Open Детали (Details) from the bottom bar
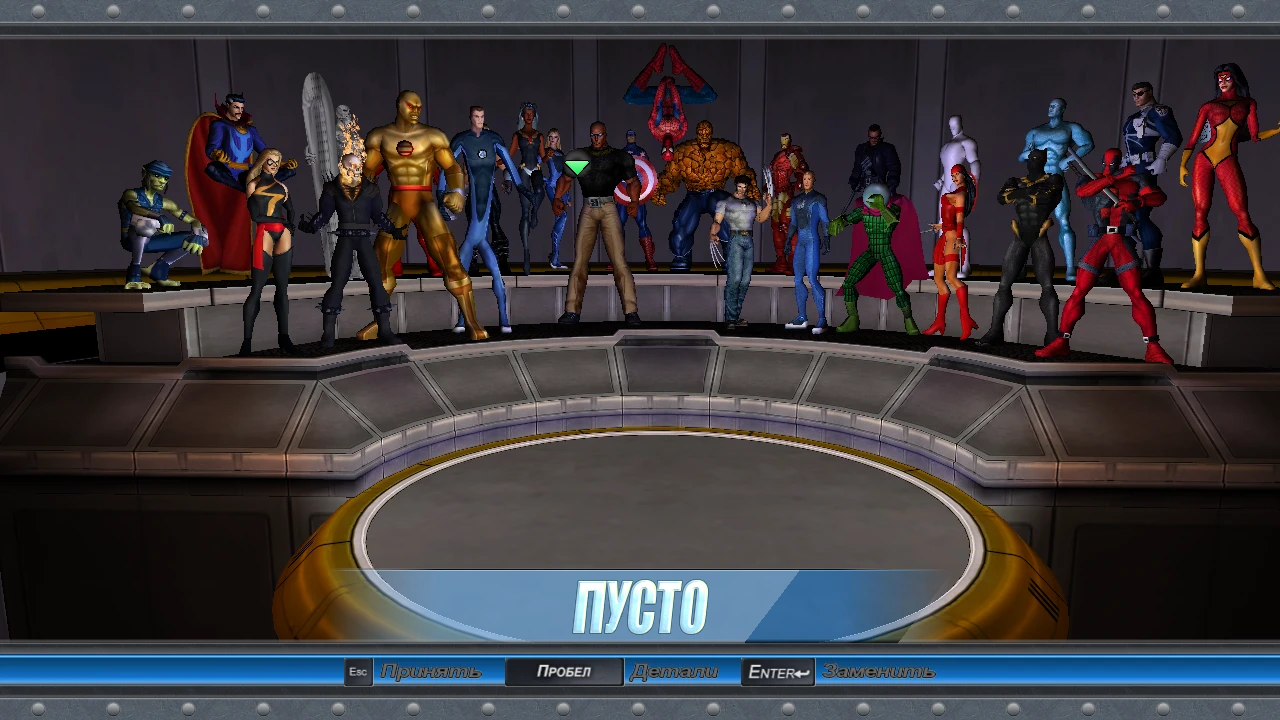The height and width of the screenshot is (720, 1280). [x=675, y=671]
